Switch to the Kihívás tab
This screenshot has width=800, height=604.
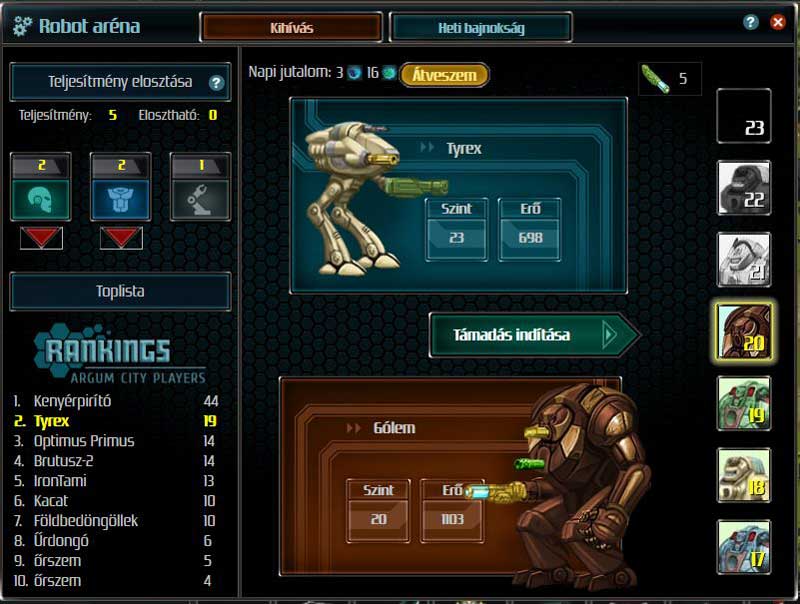(291, 28)
